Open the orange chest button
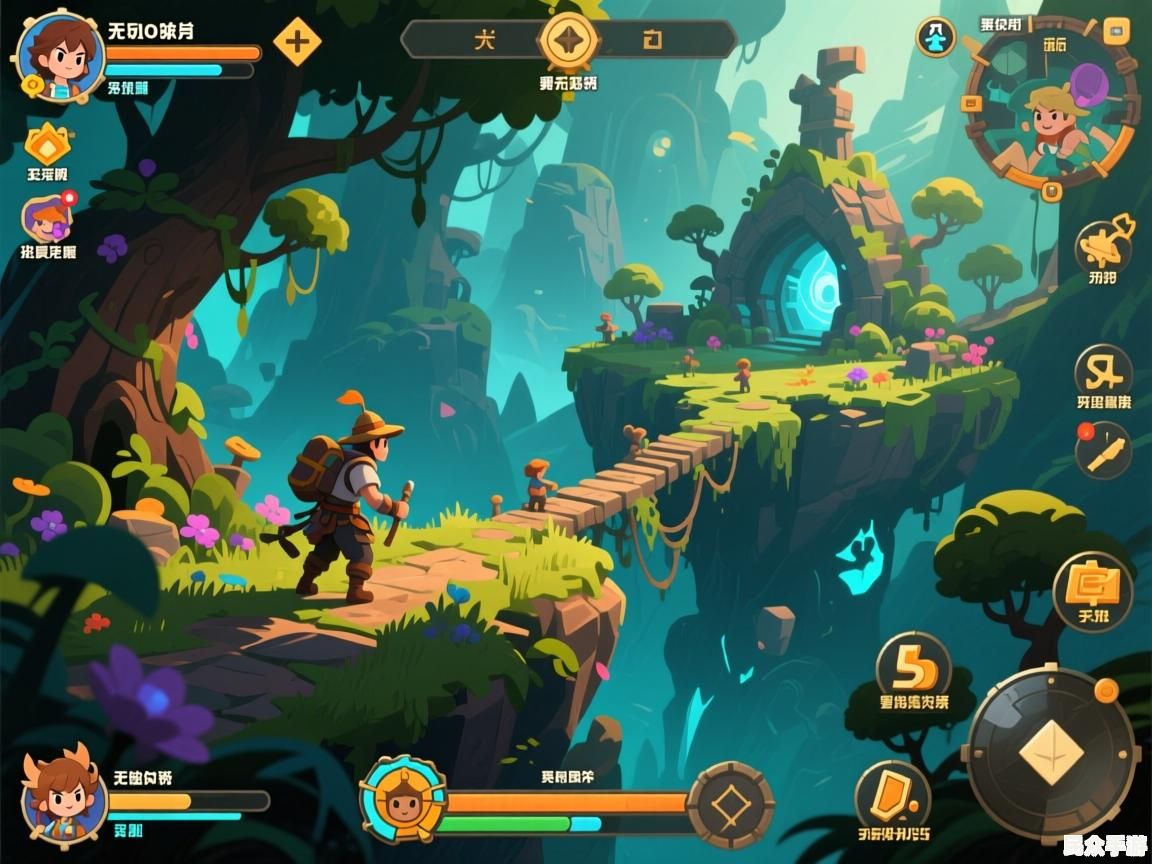The width and height of the screenshot is (1152, 864). [x=1093, y=590]
